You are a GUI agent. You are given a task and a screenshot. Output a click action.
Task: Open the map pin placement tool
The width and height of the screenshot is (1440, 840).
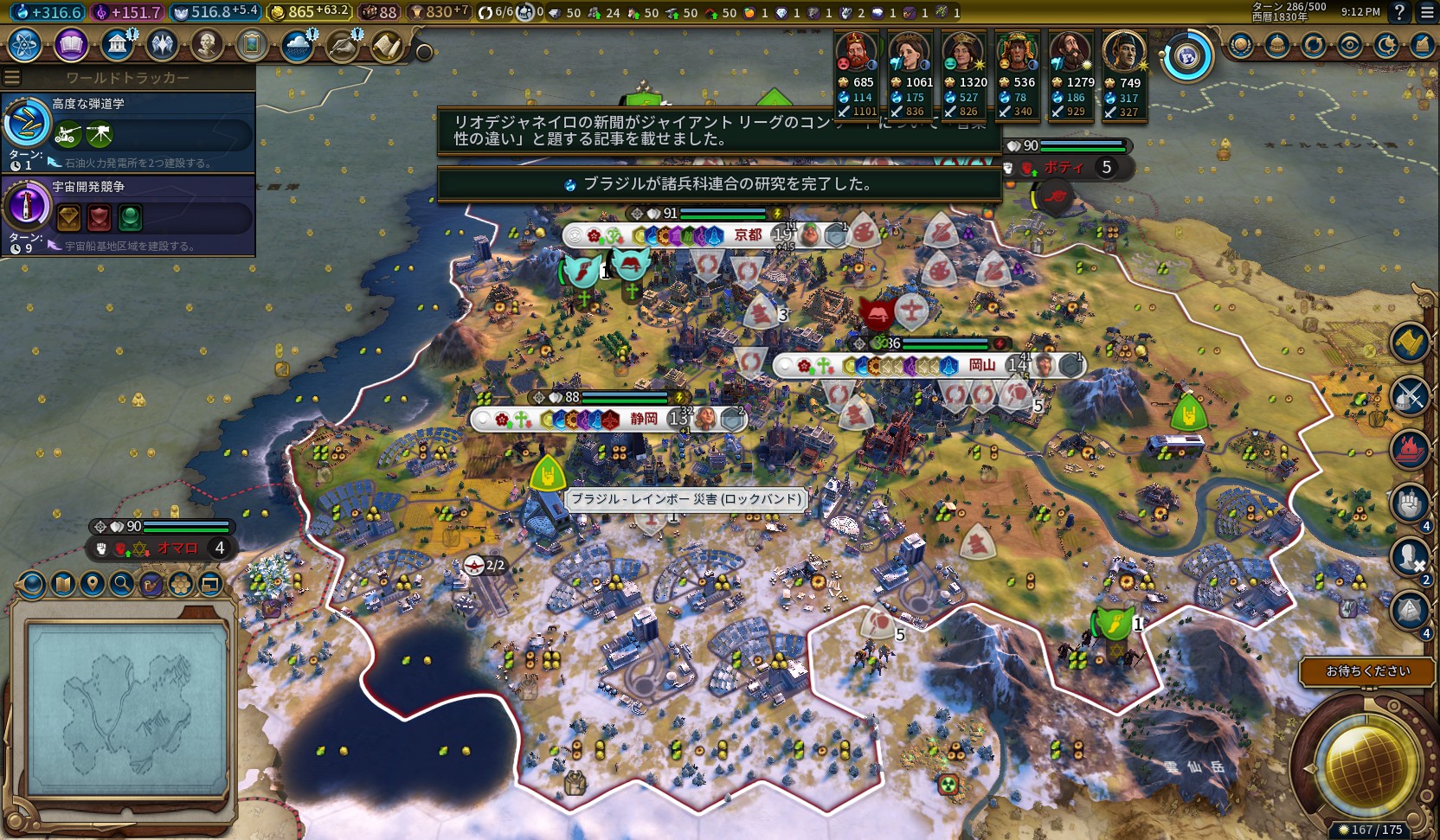[93, 585]
